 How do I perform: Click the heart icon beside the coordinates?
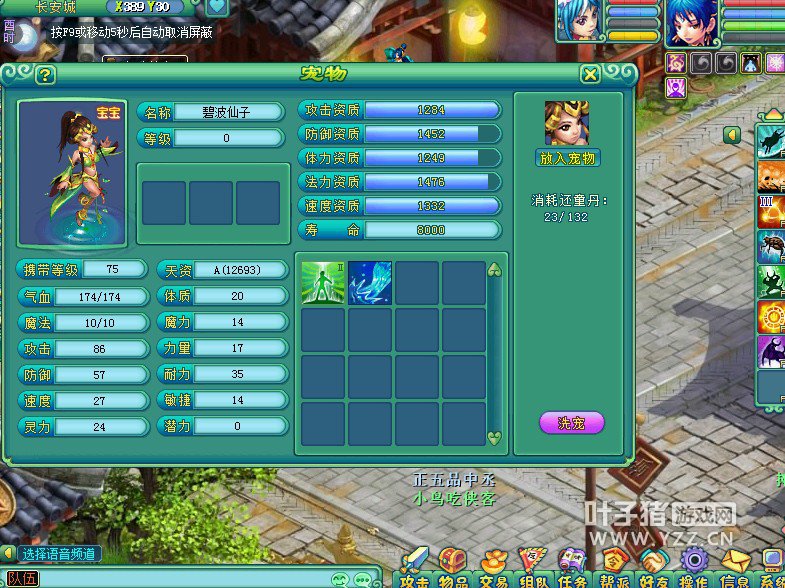(217, 7)
